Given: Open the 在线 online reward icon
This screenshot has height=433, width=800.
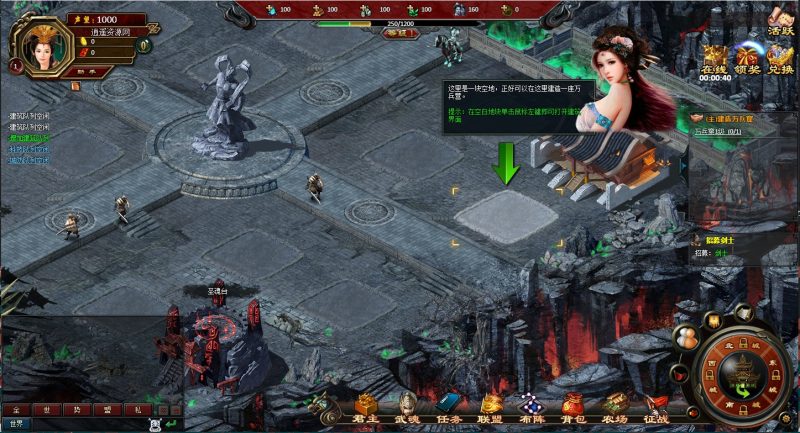Looking at the screenshot, I should coord(715,59).
